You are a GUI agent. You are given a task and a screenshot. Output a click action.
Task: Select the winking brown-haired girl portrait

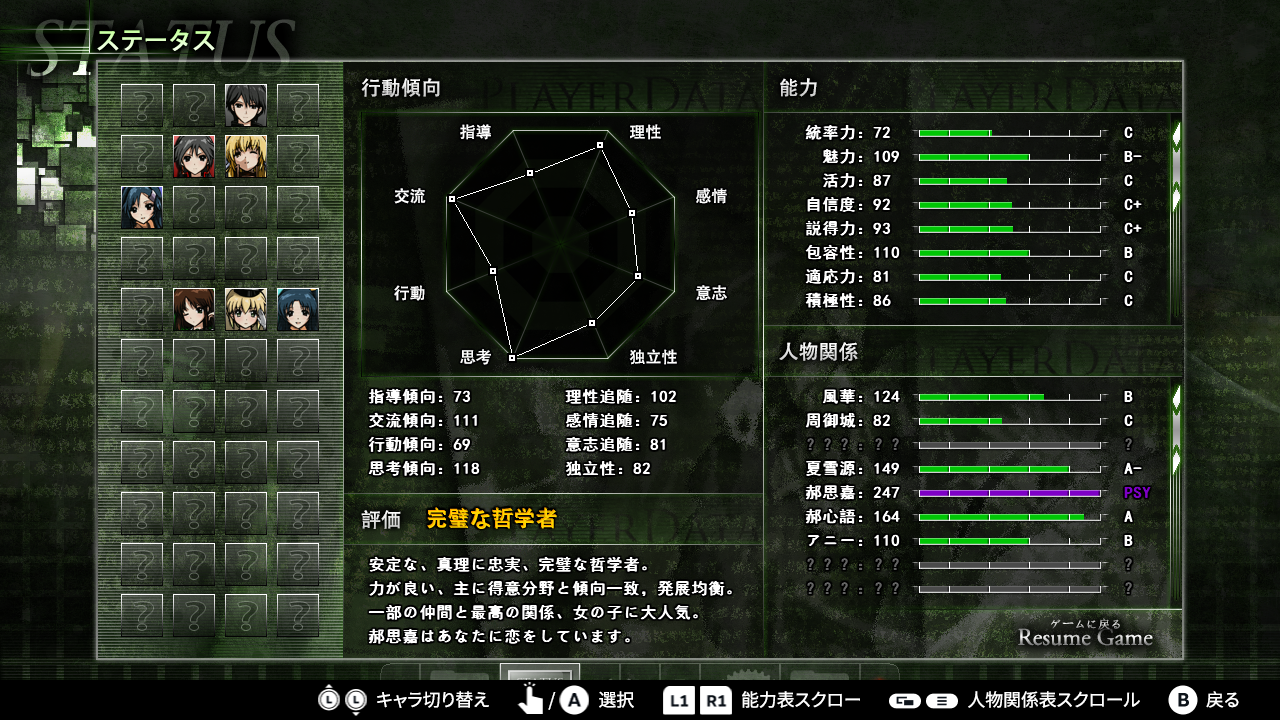[x=194, y=309]
